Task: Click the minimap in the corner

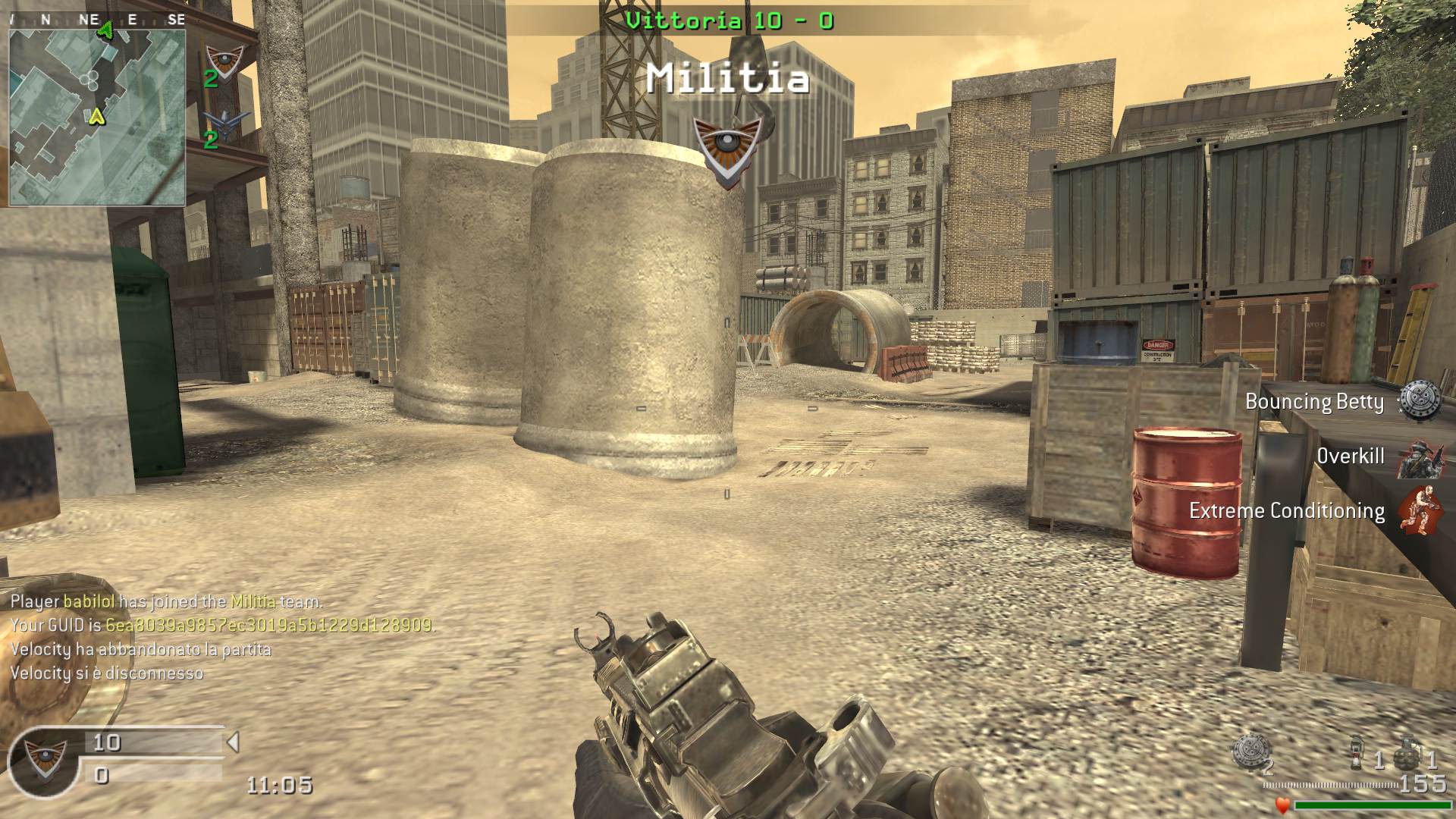Action: [97, 117]
